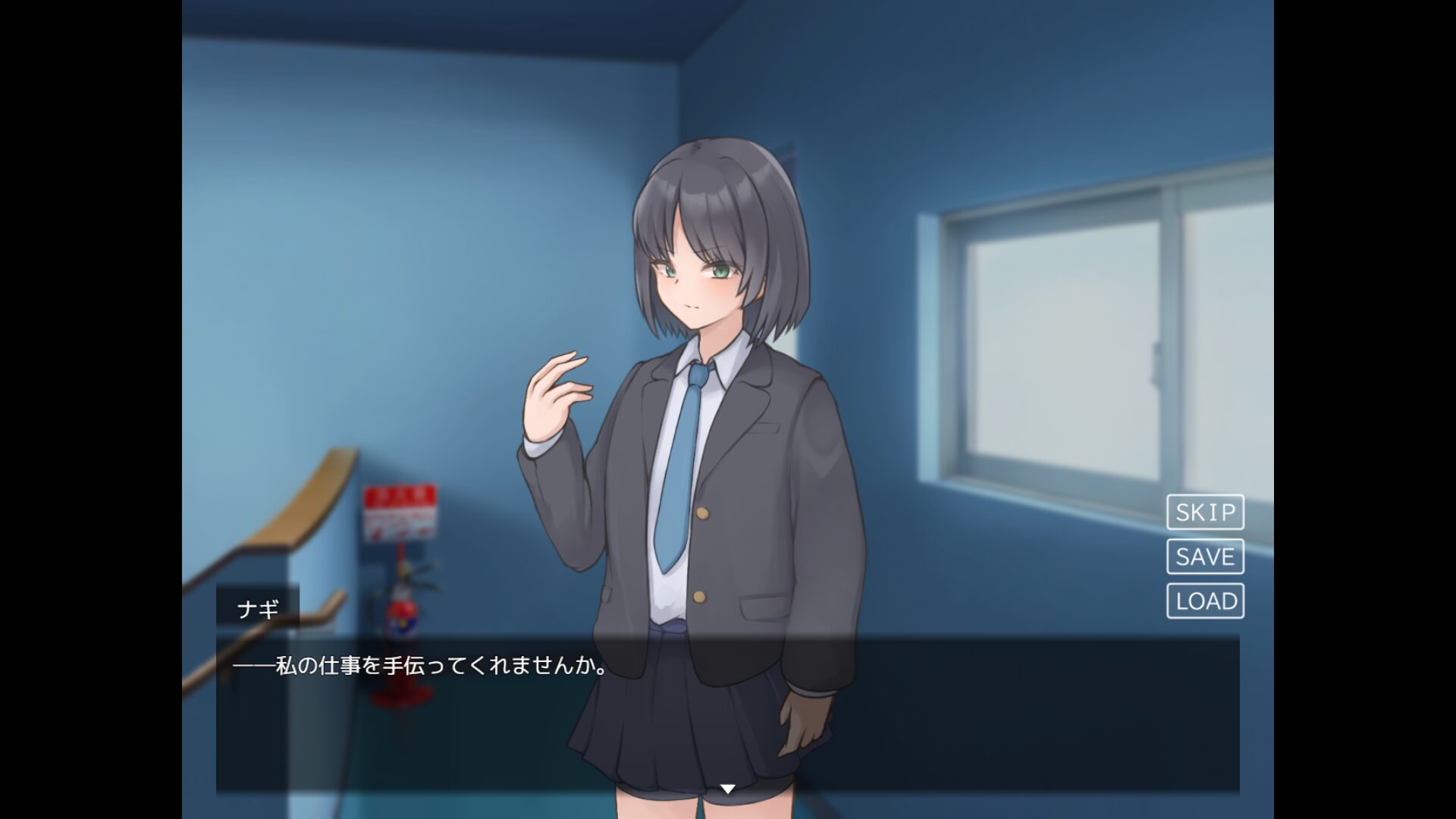Advance dialogue with the white arrow indicator
This screenshot has width=1456, height=819.
click(727, 789)
